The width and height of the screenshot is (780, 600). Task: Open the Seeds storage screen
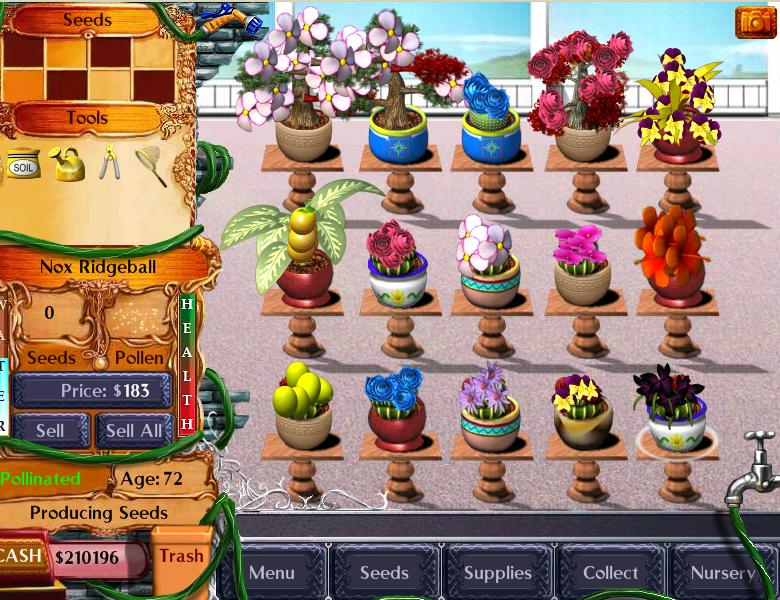384,573
